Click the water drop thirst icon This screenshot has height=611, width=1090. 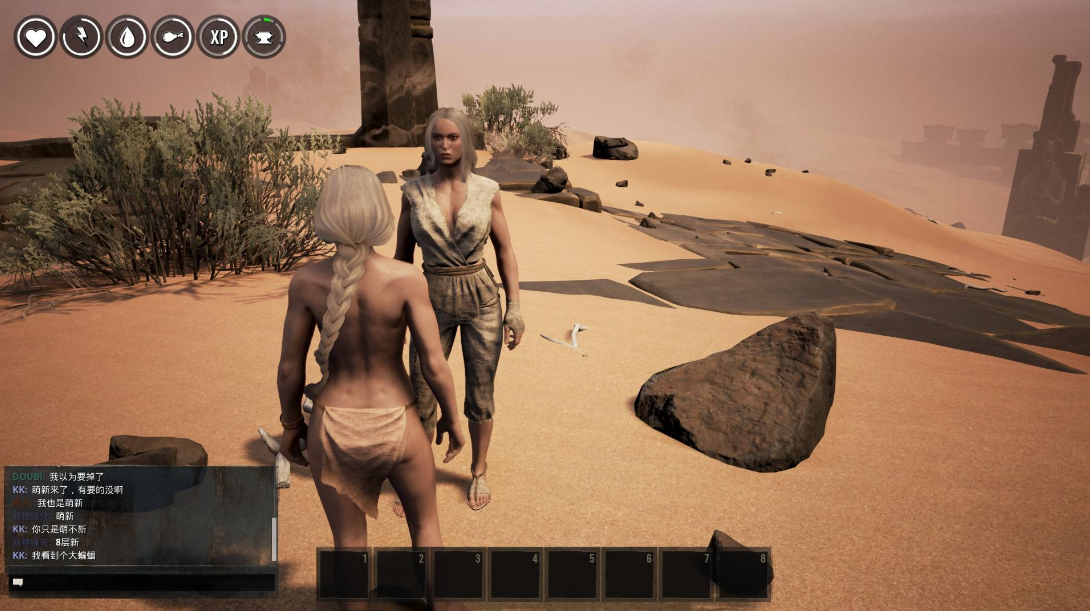[x=127, y=37]
